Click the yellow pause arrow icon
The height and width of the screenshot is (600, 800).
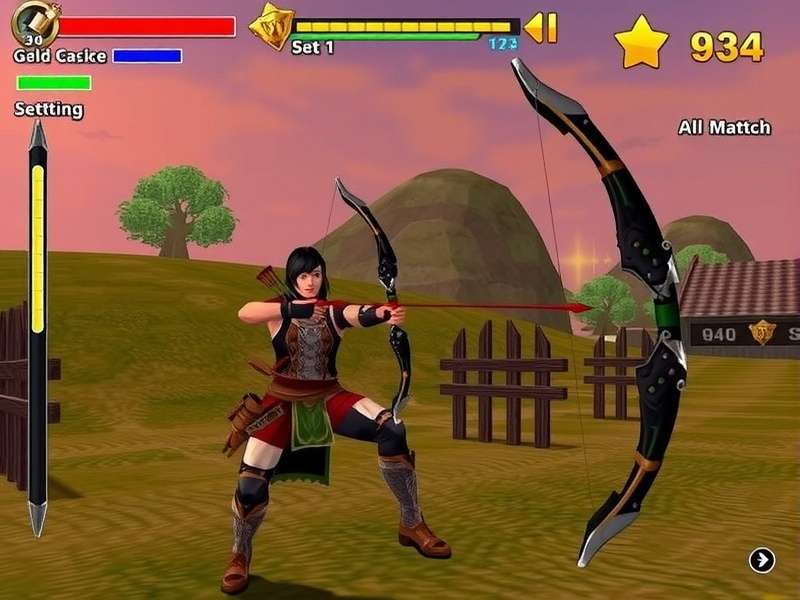coord(541,27)
